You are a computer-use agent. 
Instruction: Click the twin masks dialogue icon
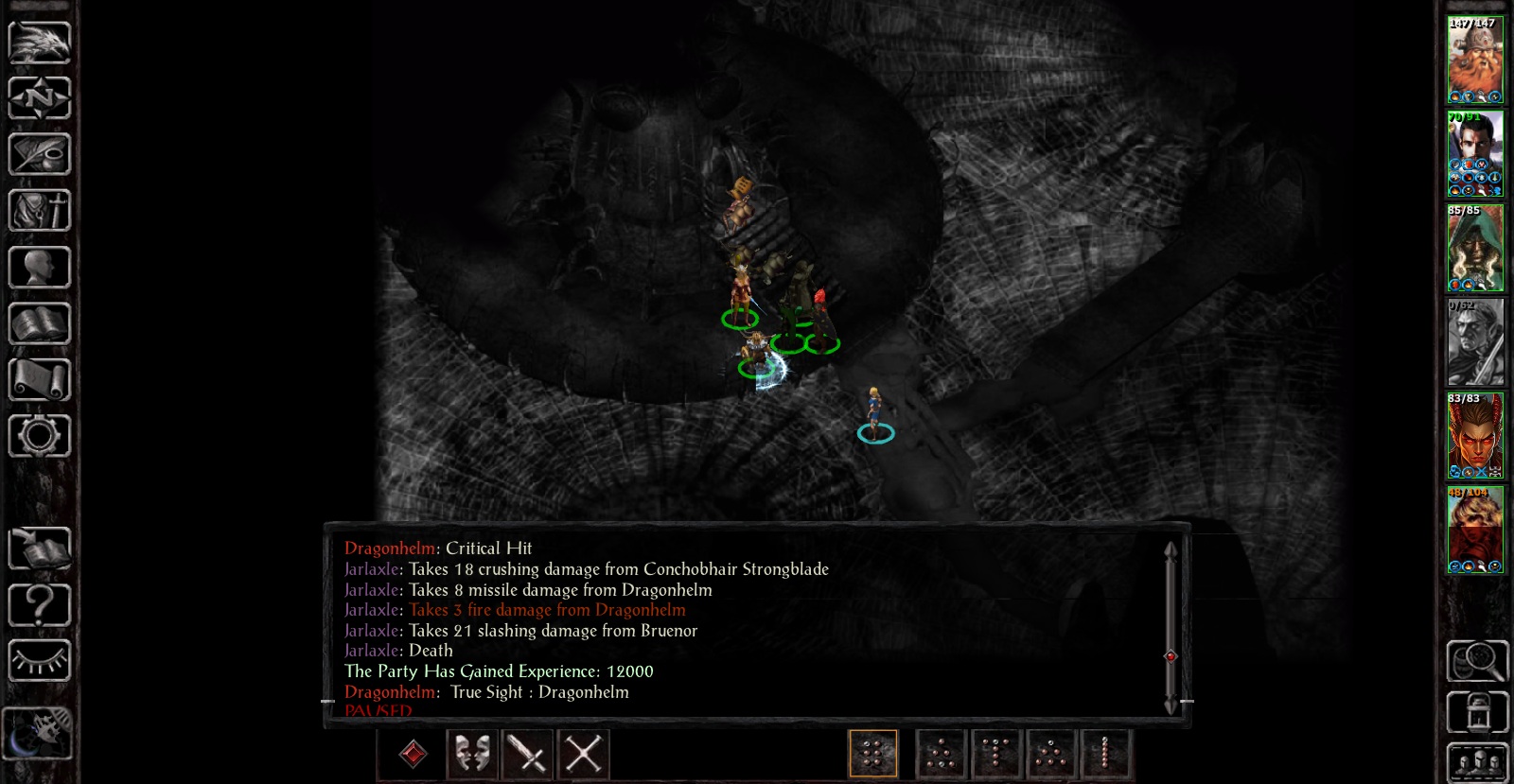pos(470,754)
